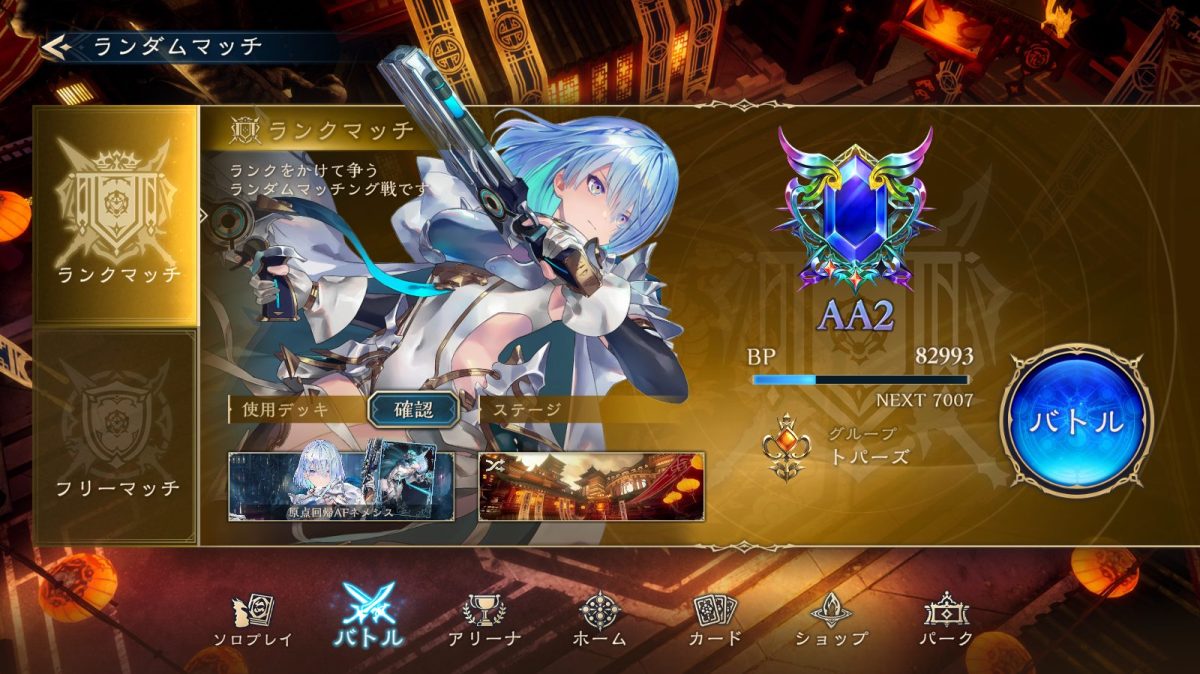Open the パーク menu
Image resolution: width=1200 pixels, height=674 pixels.
click(x=946, y=620)
